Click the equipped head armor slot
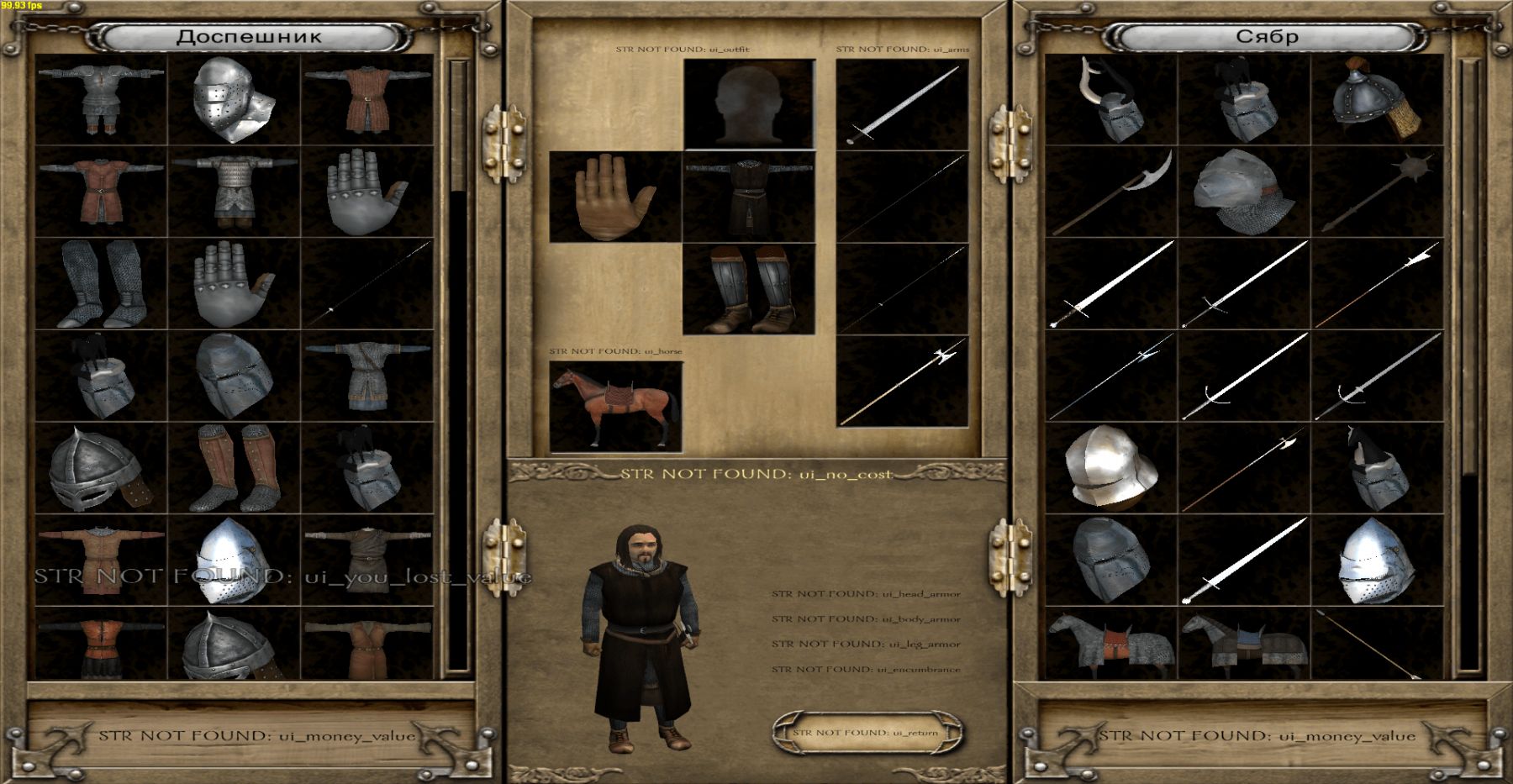Image resolution: width=1513 pixels, height=784 pixels. pyautogui.click(x=749, y=104)
